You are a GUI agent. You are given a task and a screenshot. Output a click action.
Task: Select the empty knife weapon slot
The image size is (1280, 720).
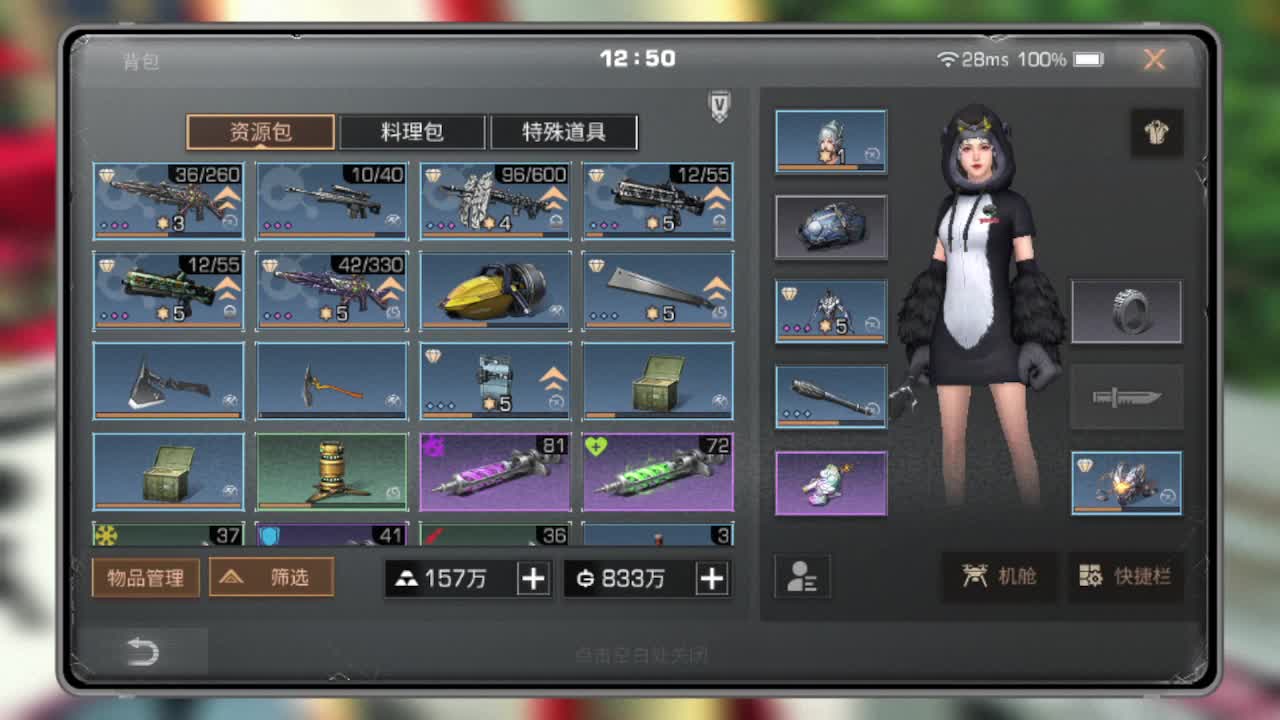pos(1126,396)
